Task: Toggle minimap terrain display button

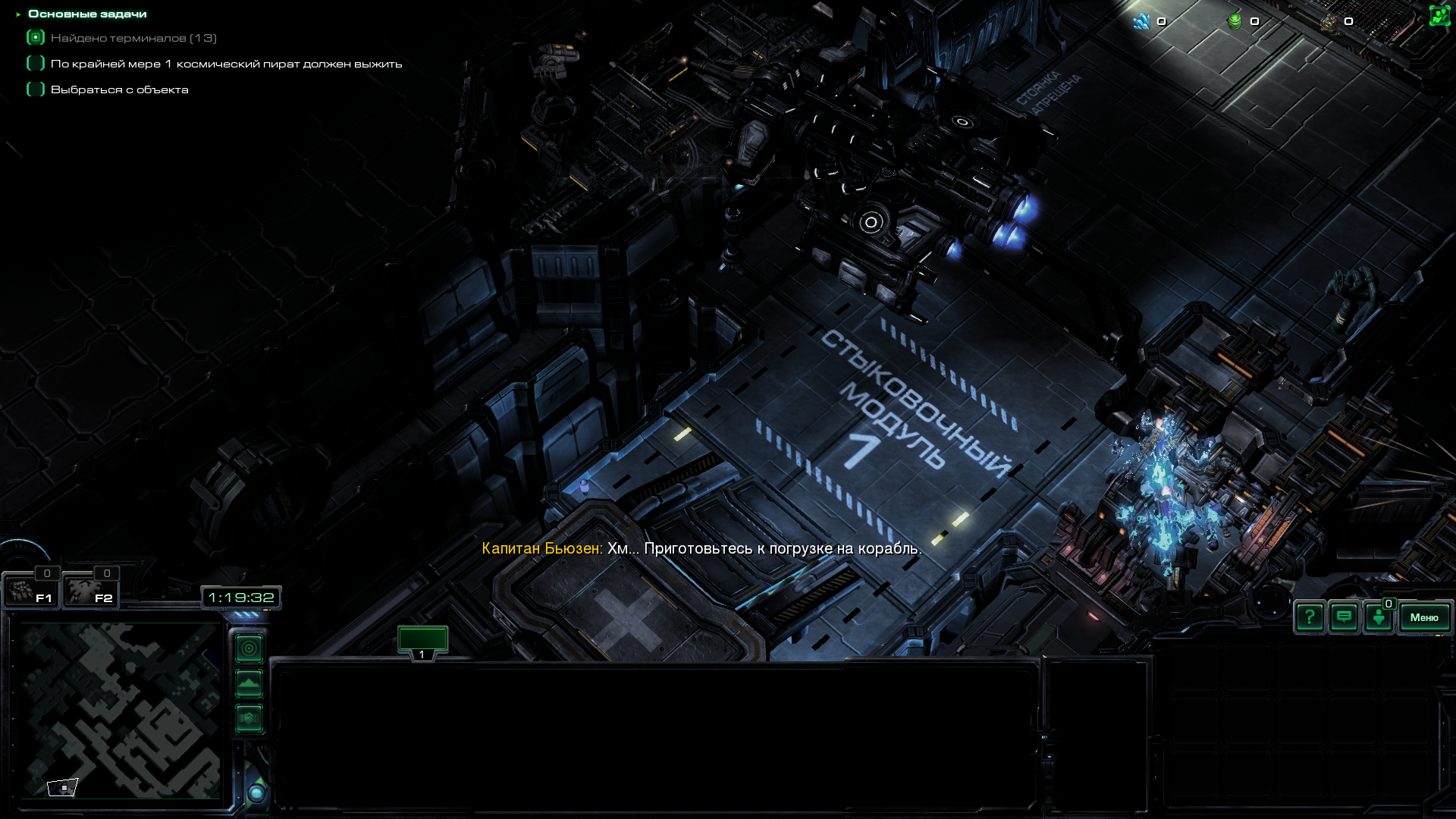Action: tap(249, 683)
